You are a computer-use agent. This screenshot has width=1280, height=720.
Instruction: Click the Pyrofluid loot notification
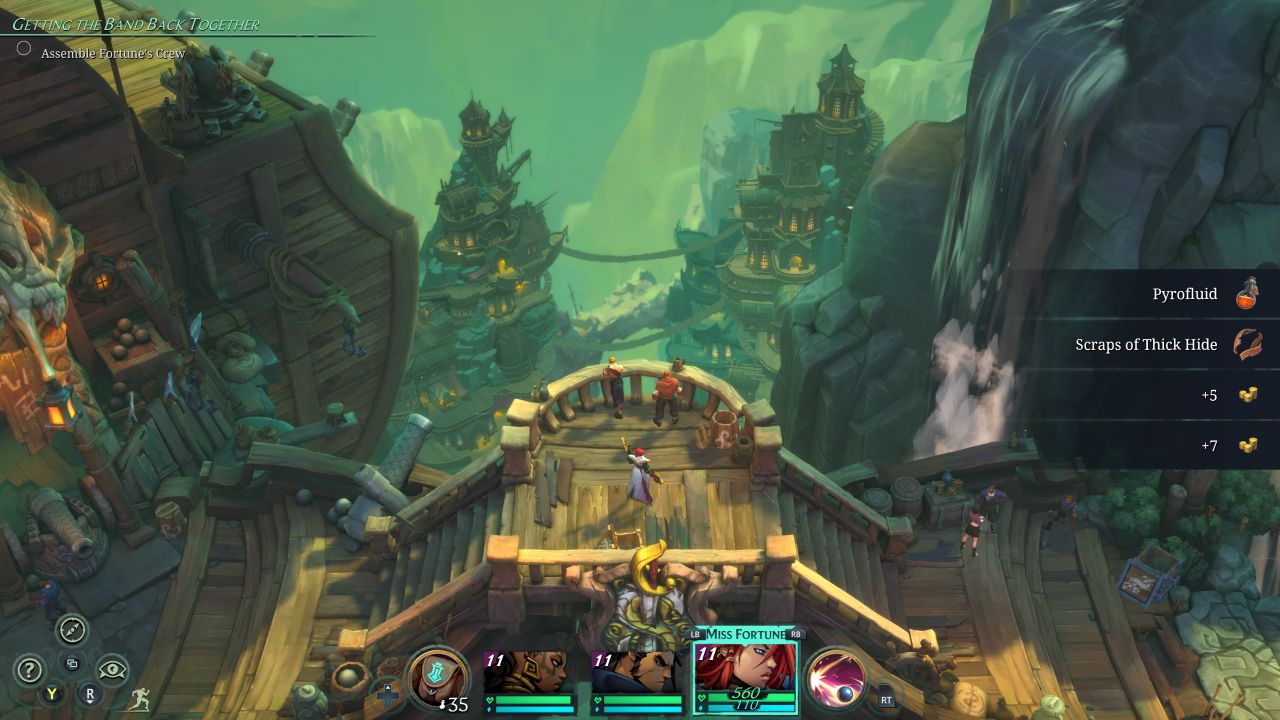pos(1158,294)
